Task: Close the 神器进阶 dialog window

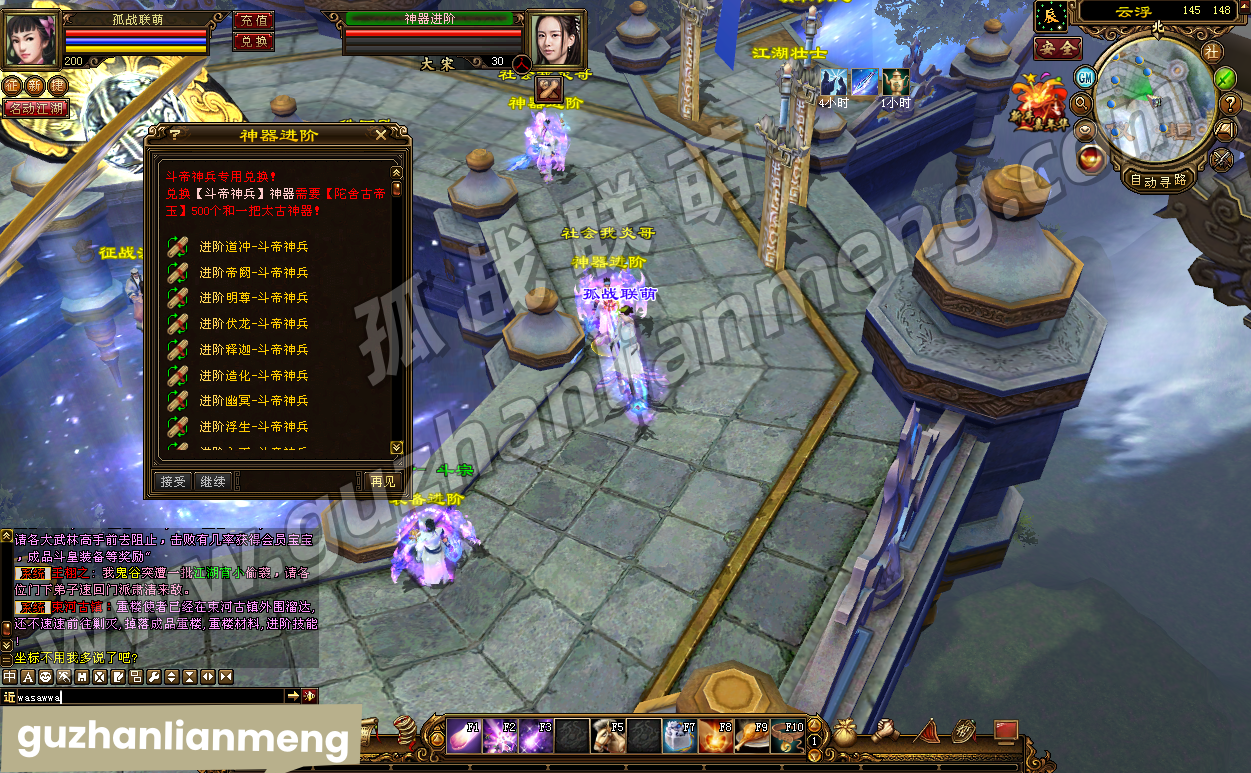Action: tap(380, 135)
